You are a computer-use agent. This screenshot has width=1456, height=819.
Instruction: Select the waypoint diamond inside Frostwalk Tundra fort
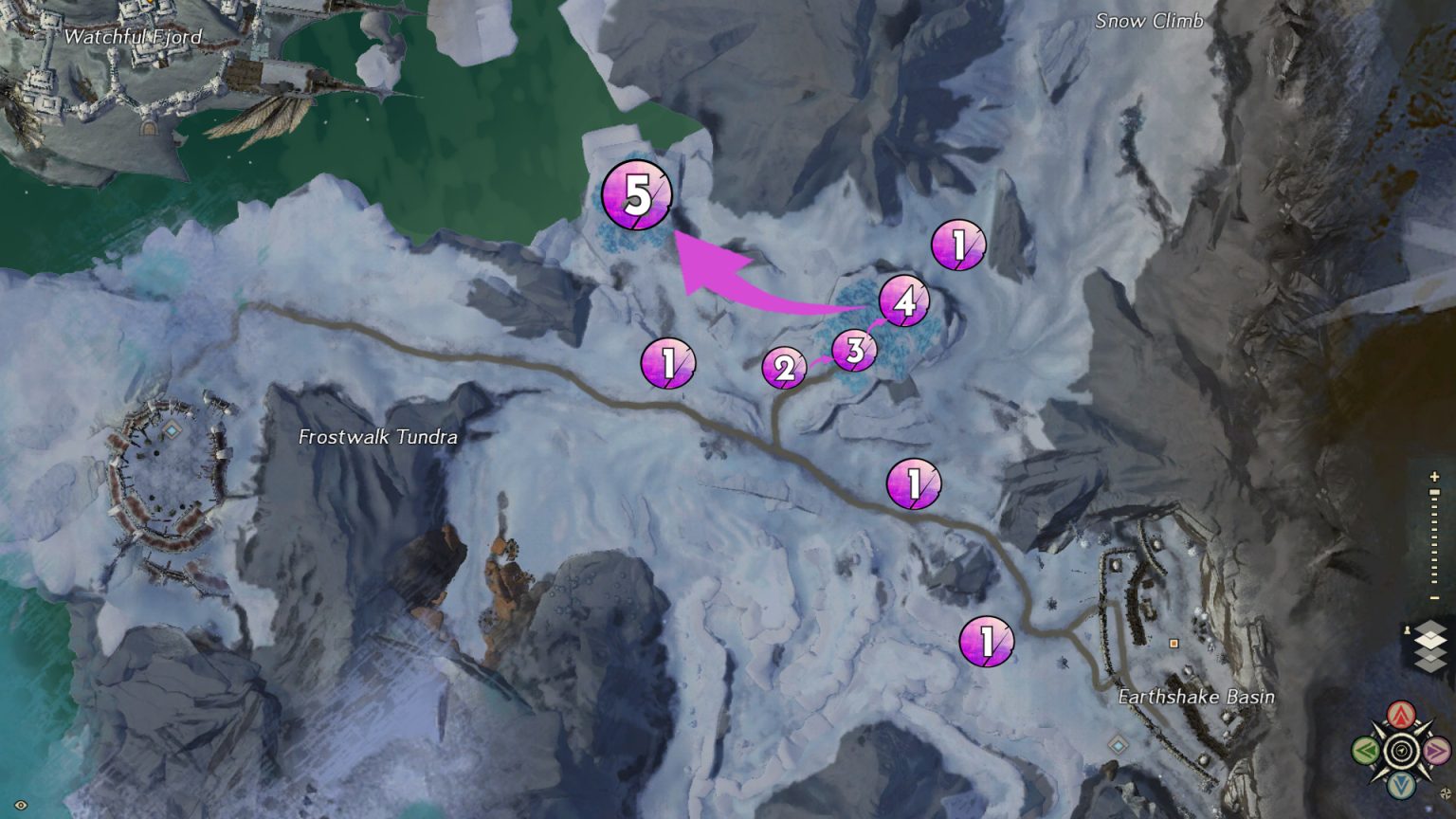[x=172, y=429]
